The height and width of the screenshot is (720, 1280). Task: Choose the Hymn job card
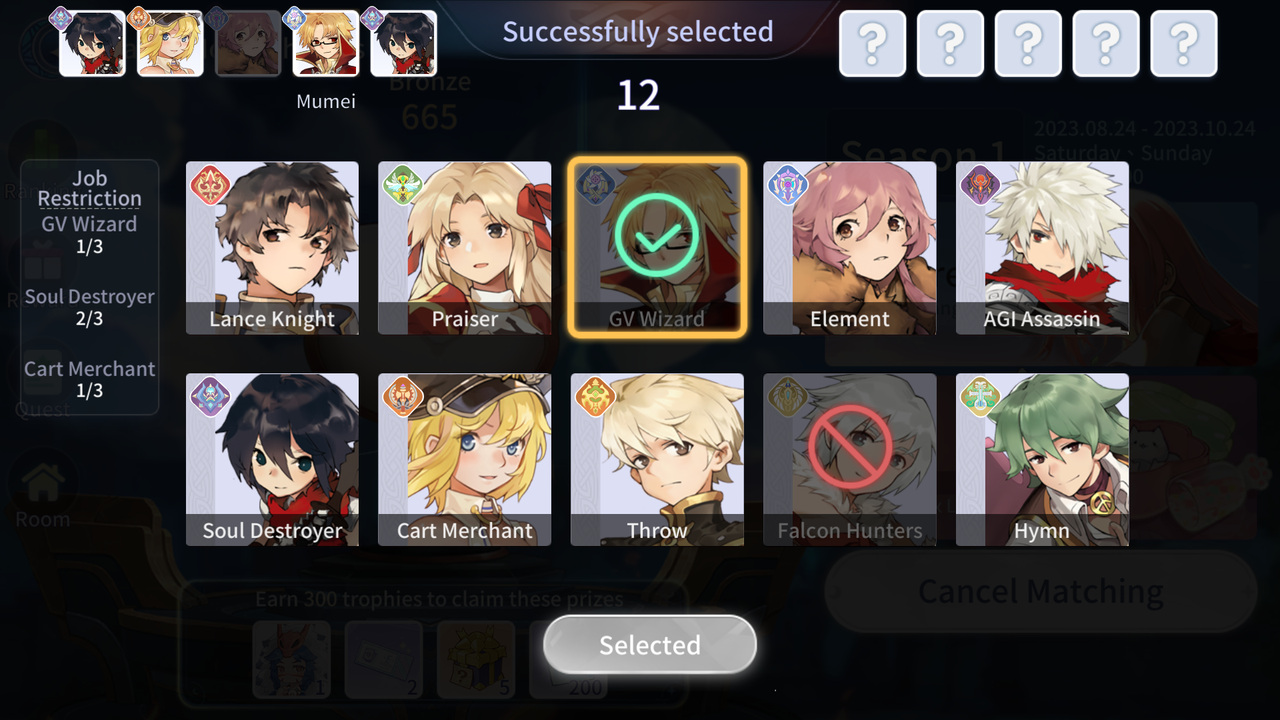(x=1042, y=460)
